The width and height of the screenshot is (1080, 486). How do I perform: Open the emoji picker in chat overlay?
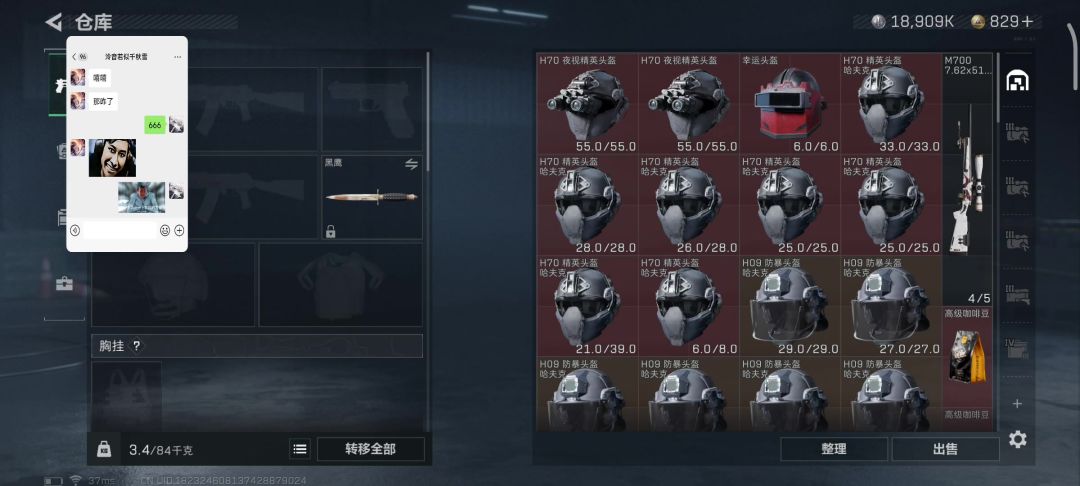click(x=165, y=230)
